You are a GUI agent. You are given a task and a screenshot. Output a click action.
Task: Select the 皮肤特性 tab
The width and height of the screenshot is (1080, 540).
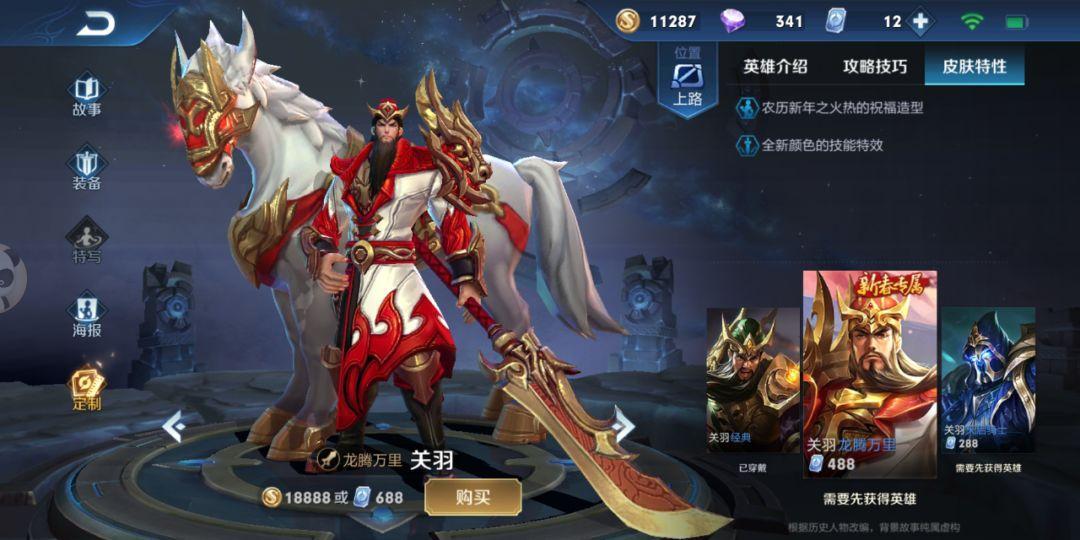pos(974,67)
